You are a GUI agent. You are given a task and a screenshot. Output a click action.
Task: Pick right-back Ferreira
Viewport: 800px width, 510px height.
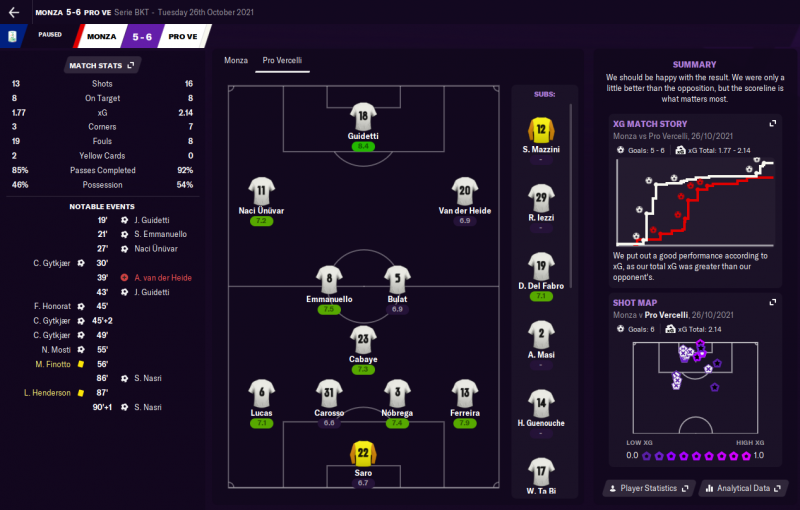point(464,392)
